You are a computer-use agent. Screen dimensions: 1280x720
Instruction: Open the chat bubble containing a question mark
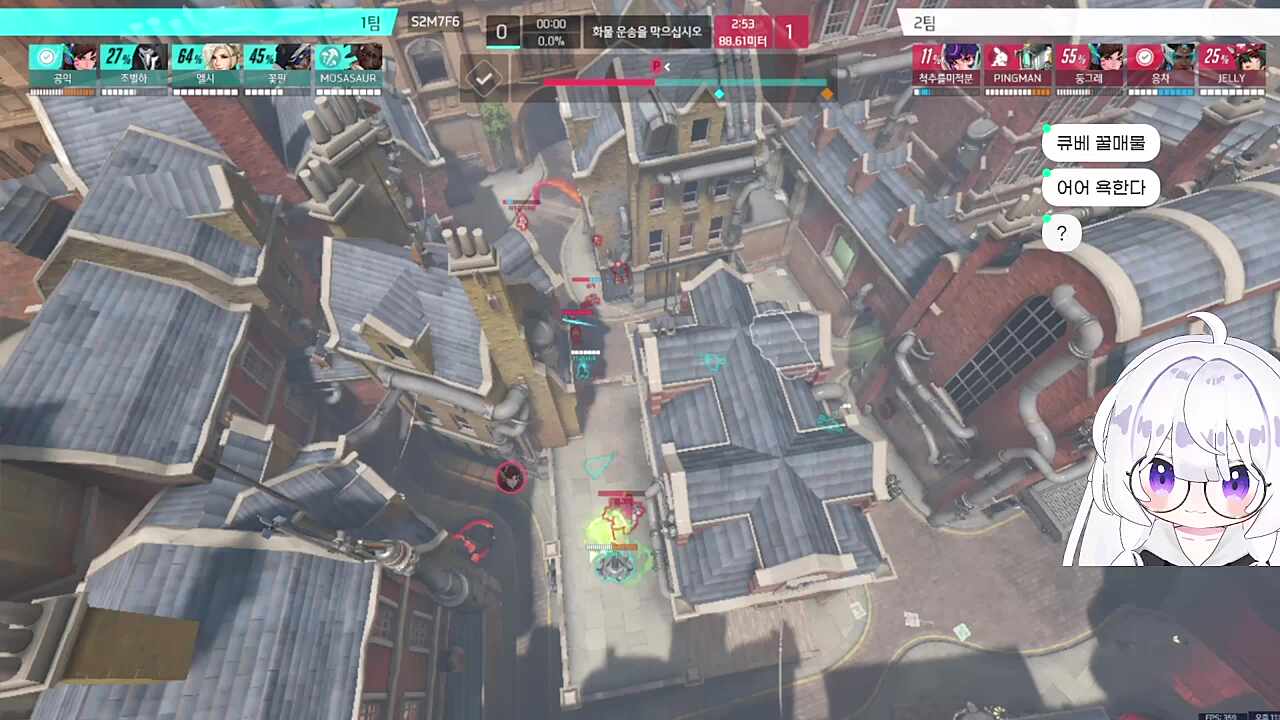tap(1062, 232)
